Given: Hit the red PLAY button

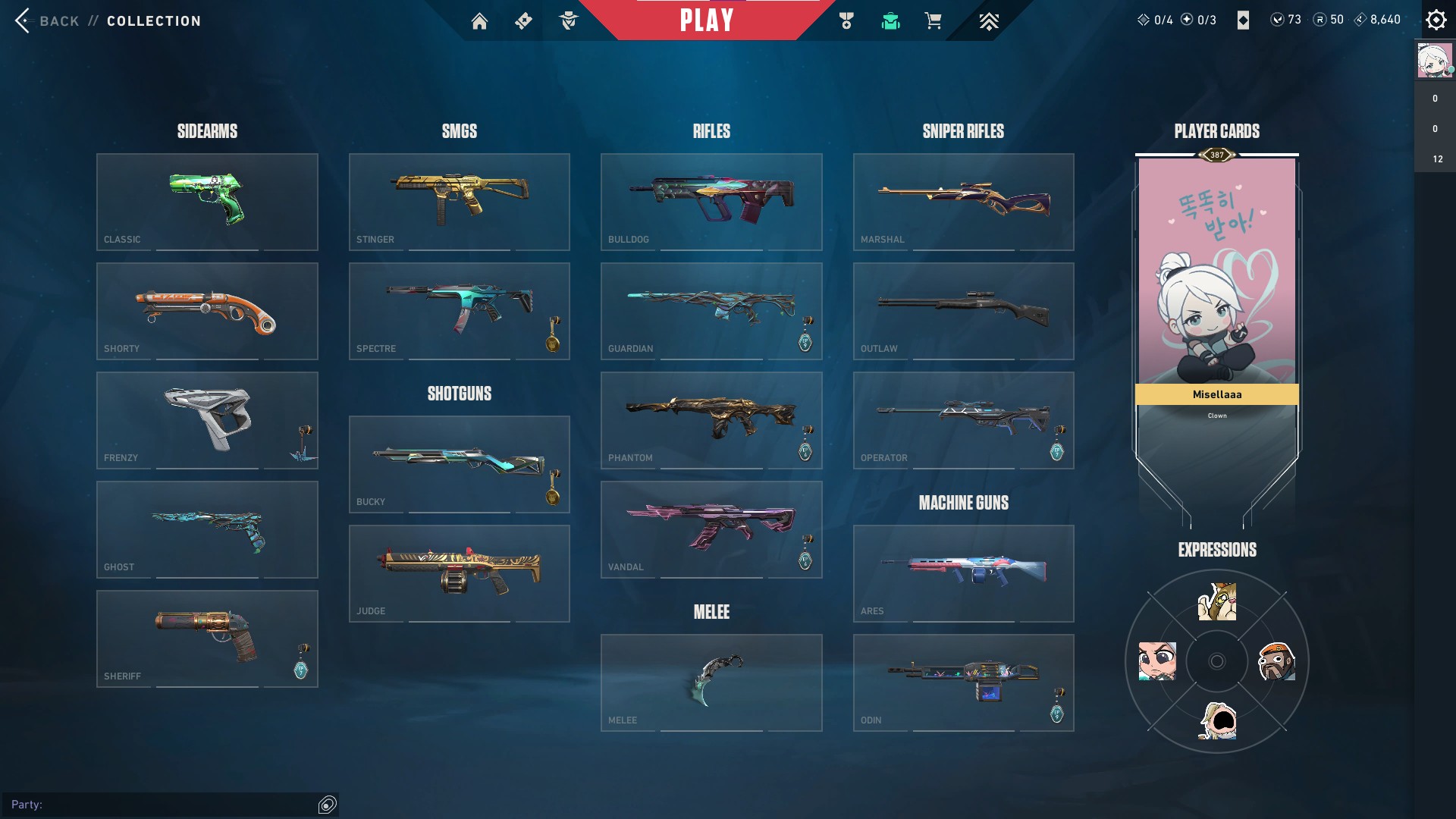Looking at the screenshot, I should [706, 20].
